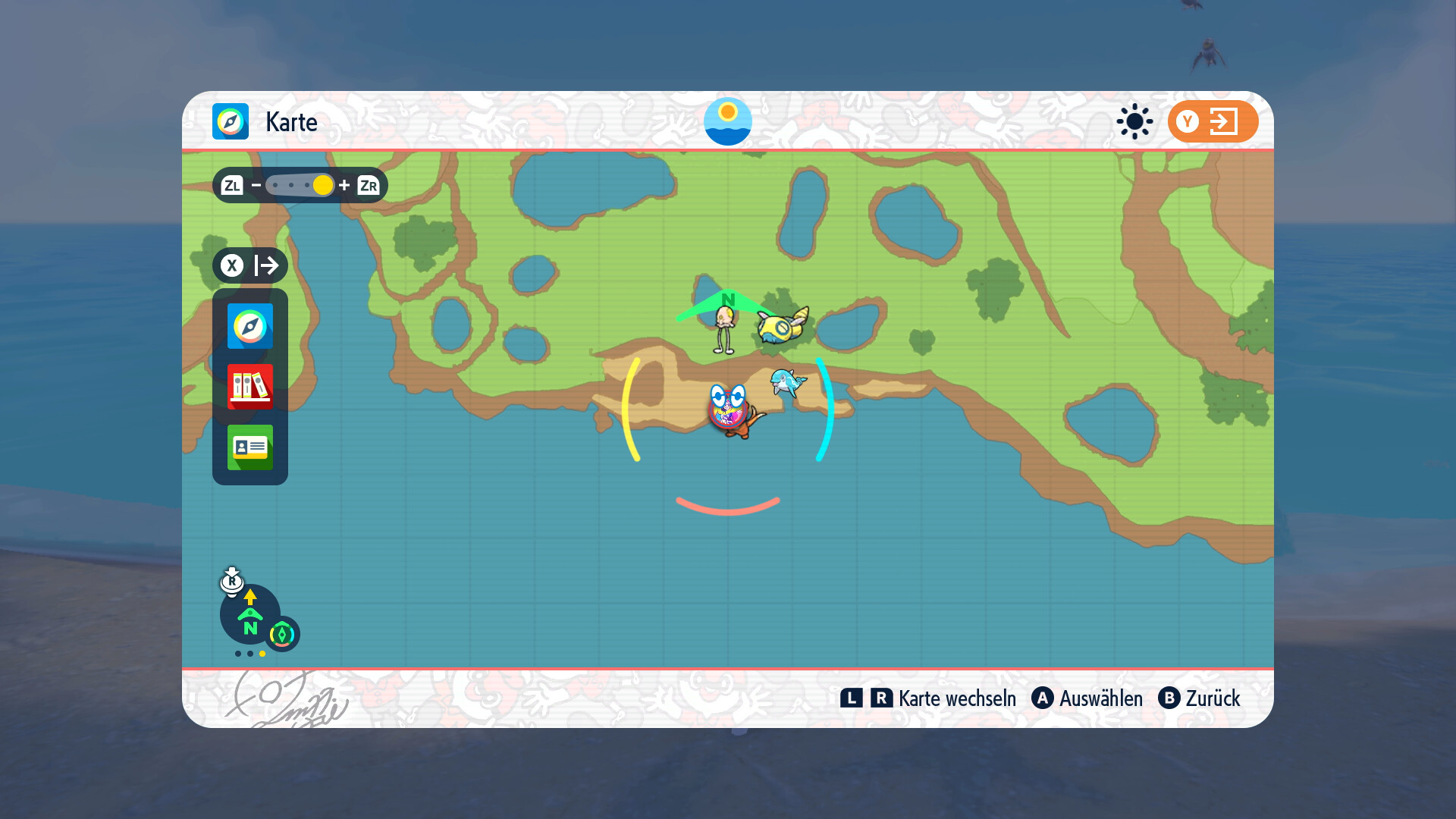Open the trainer profile card app
The height and width of the screenshot is (819, 1456).
click(249, 447)
